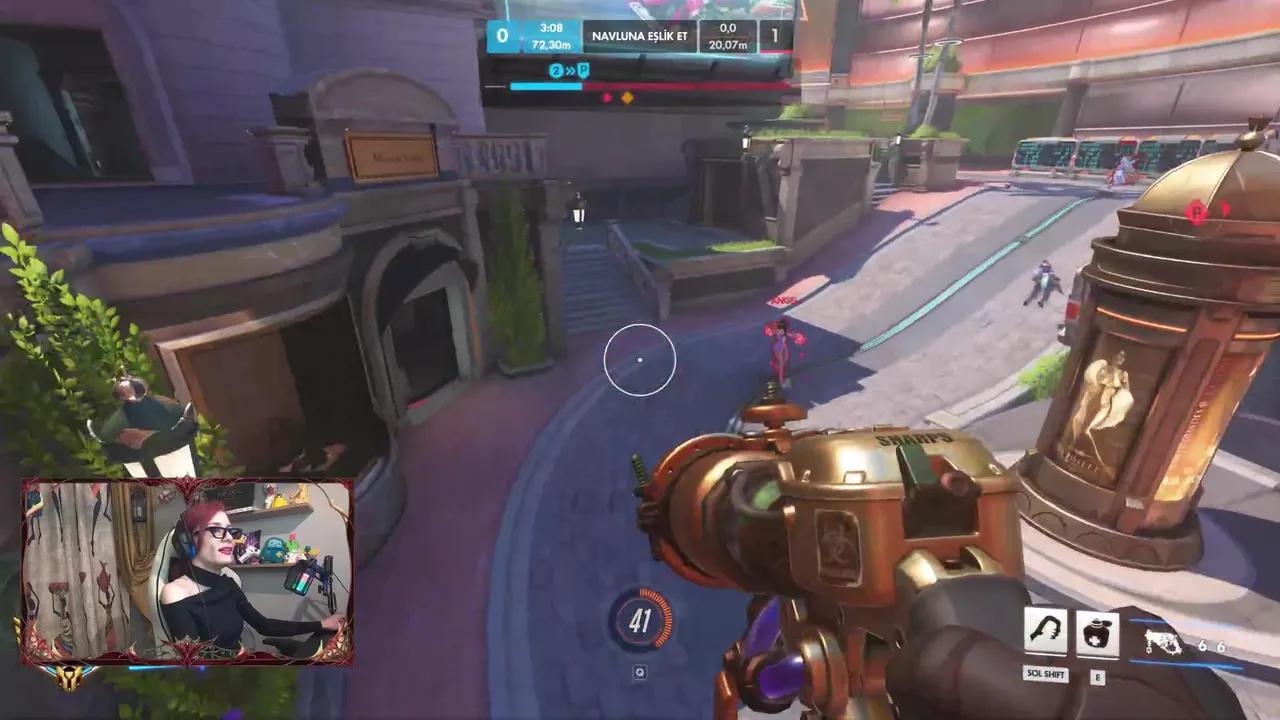This screenshot has width=1280, height=720.
Task: Click the red enemy team score box showing 1
Action: [775, 34]
